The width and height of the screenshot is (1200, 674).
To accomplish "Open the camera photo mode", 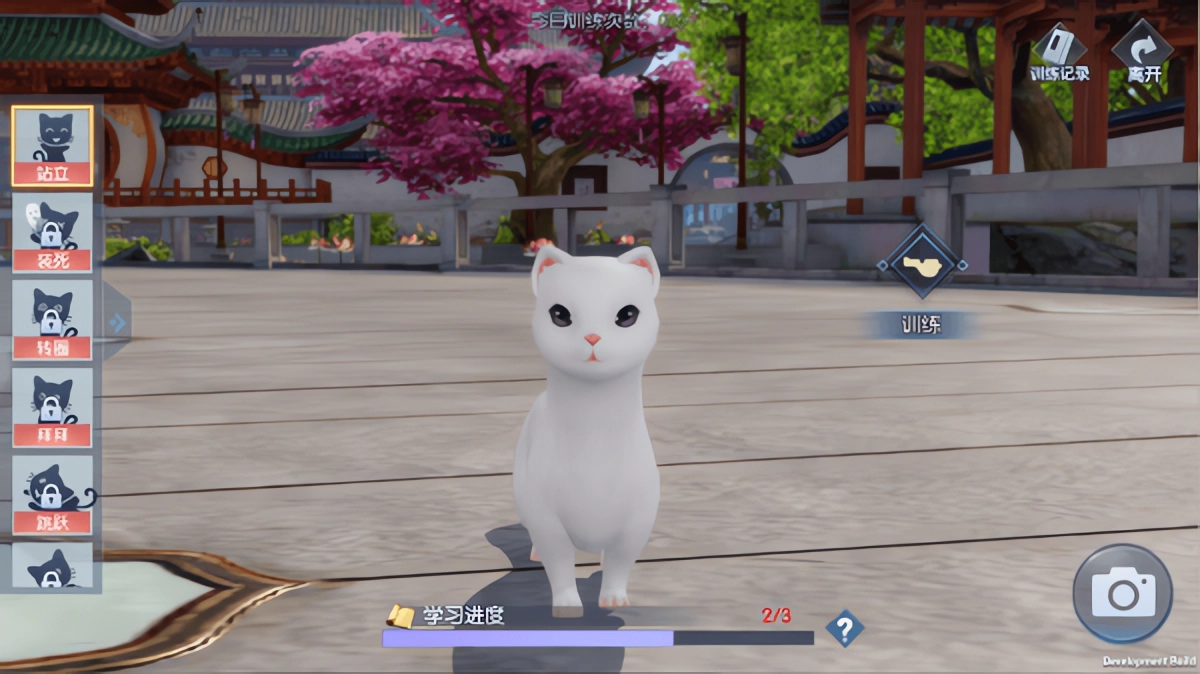I will click(x=1122, y=594).
